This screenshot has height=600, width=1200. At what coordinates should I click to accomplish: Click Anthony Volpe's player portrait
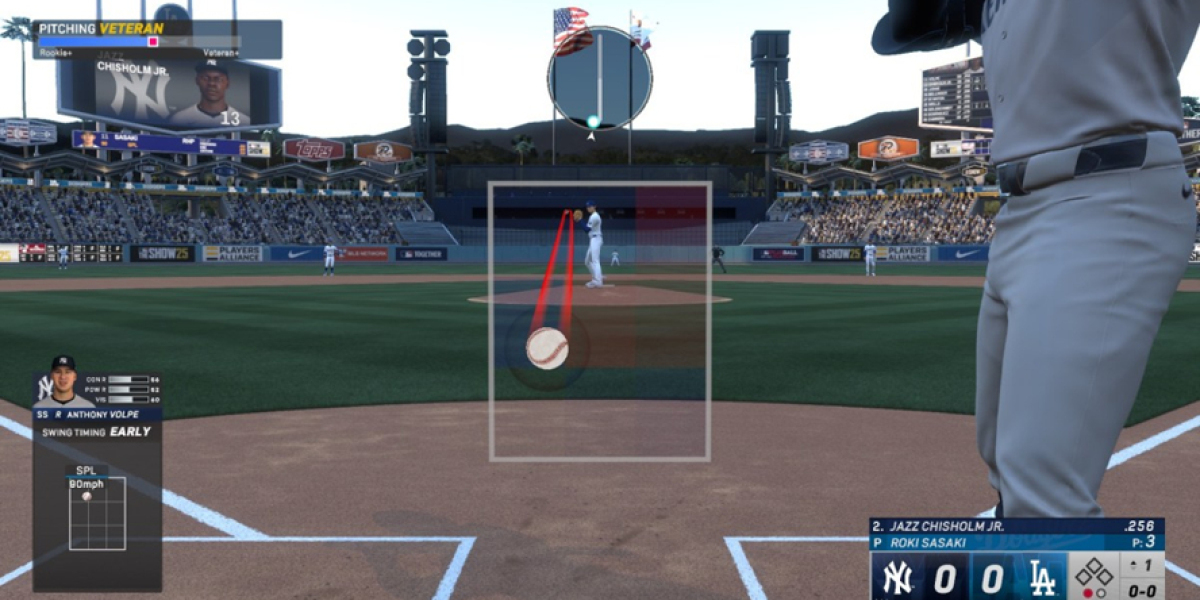(63, 381)
